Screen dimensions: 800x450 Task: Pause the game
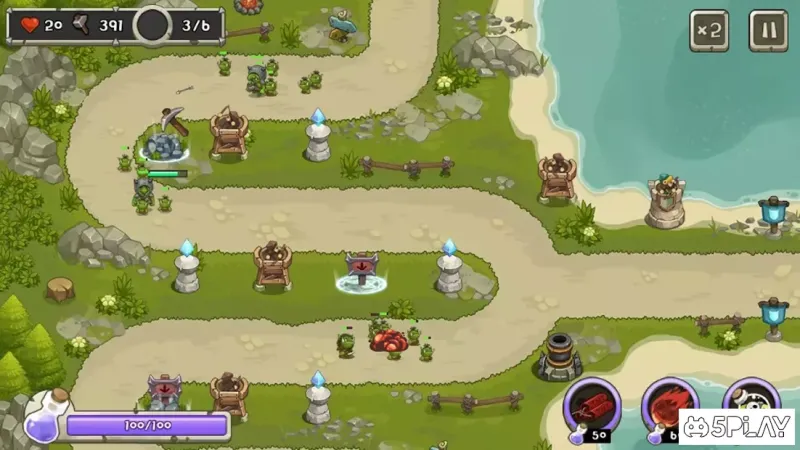pos(768,30)
